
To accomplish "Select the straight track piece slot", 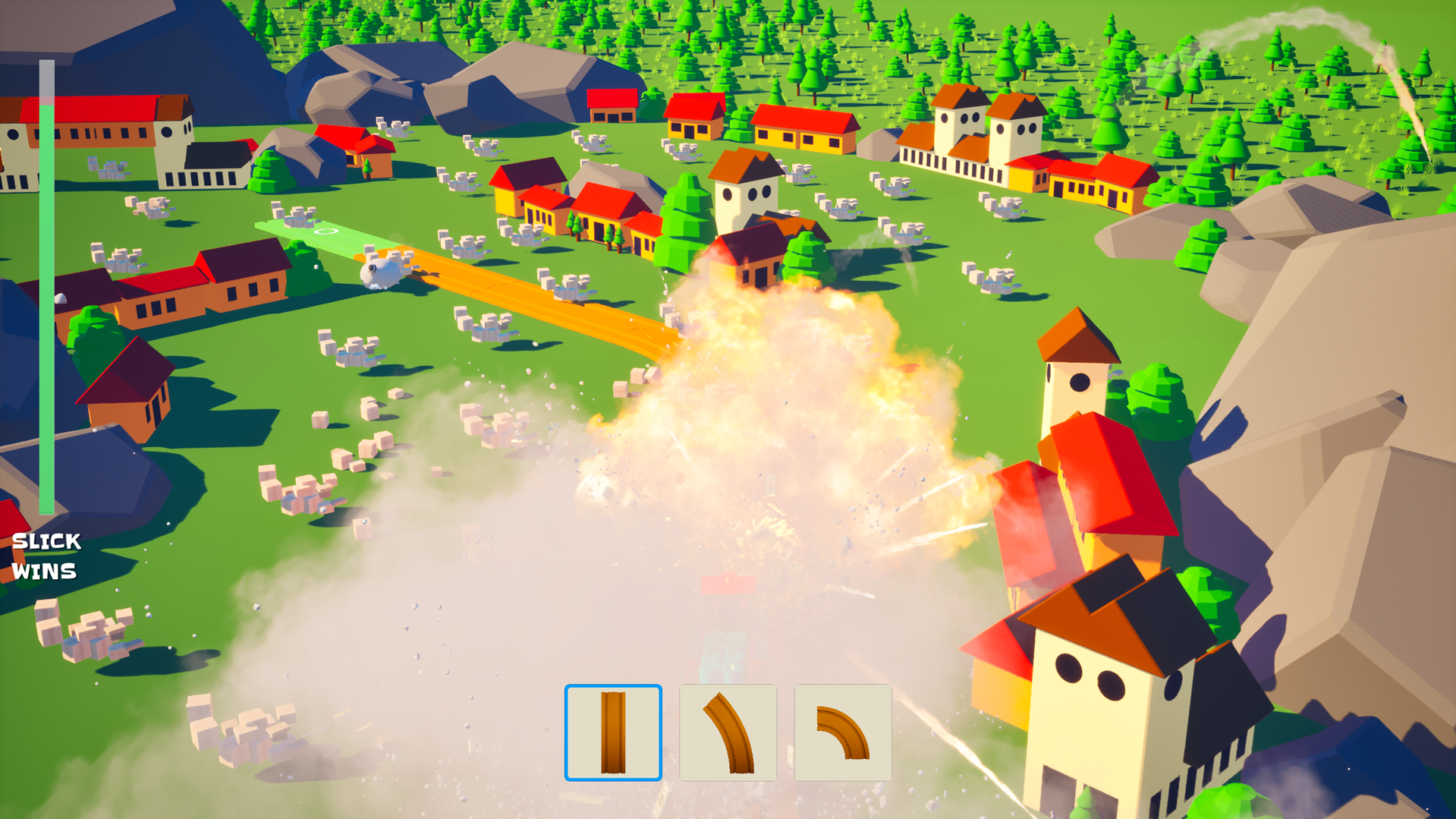I will 613,732.
